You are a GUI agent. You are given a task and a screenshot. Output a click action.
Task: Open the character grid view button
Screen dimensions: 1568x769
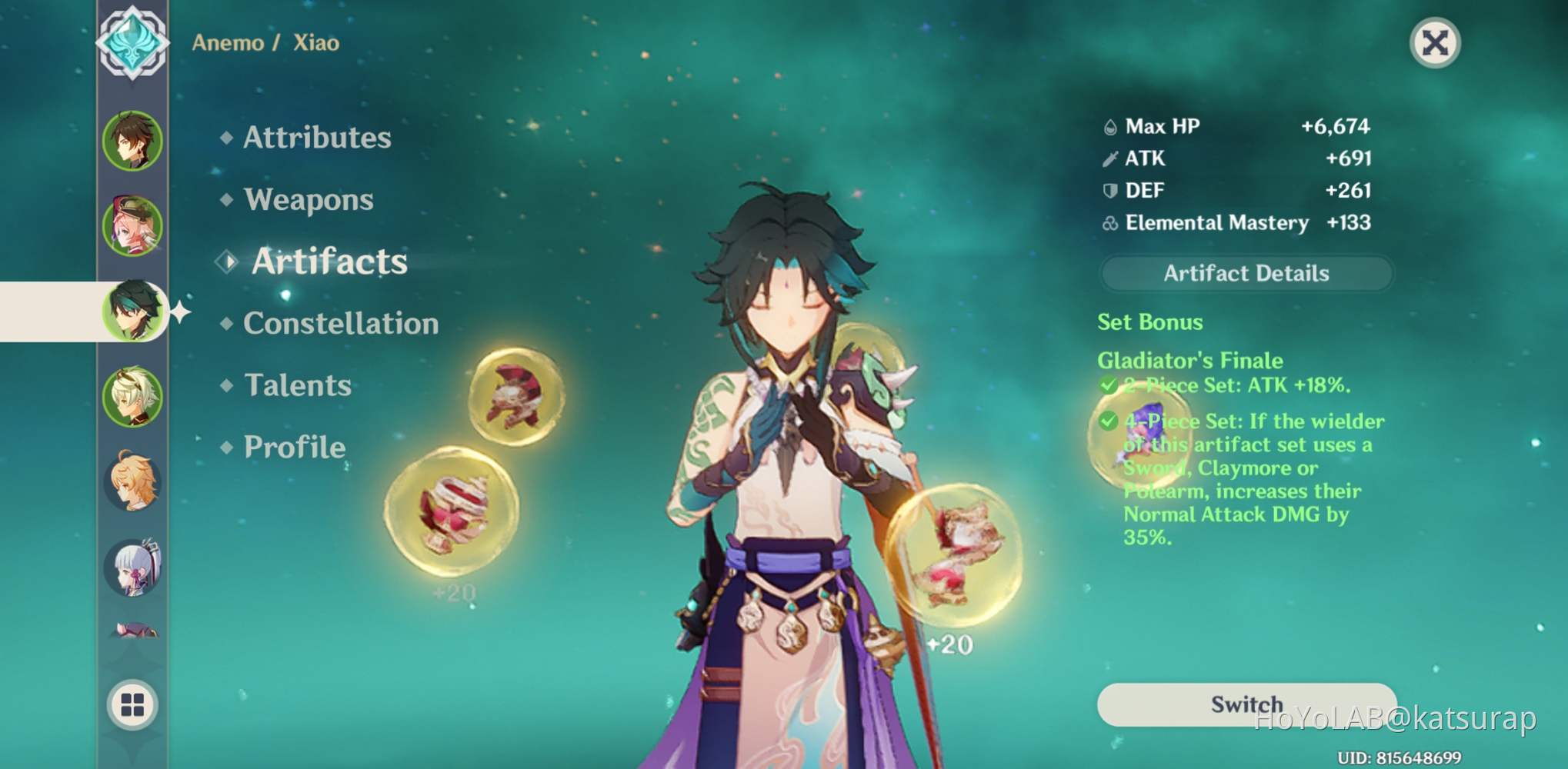pyautogui.click(x=132, y=704)
